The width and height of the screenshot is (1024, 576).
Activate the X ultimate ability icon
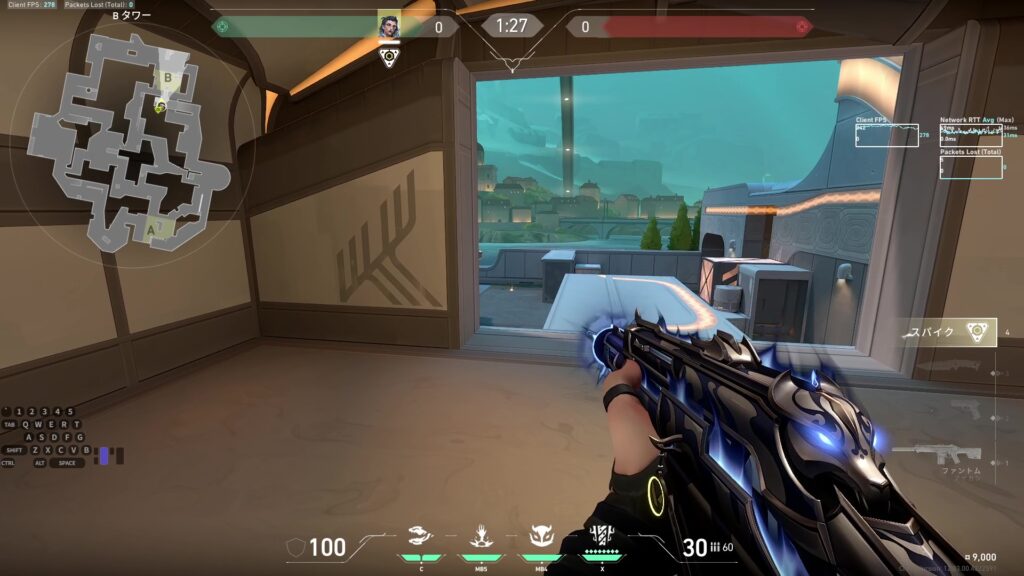602,536
